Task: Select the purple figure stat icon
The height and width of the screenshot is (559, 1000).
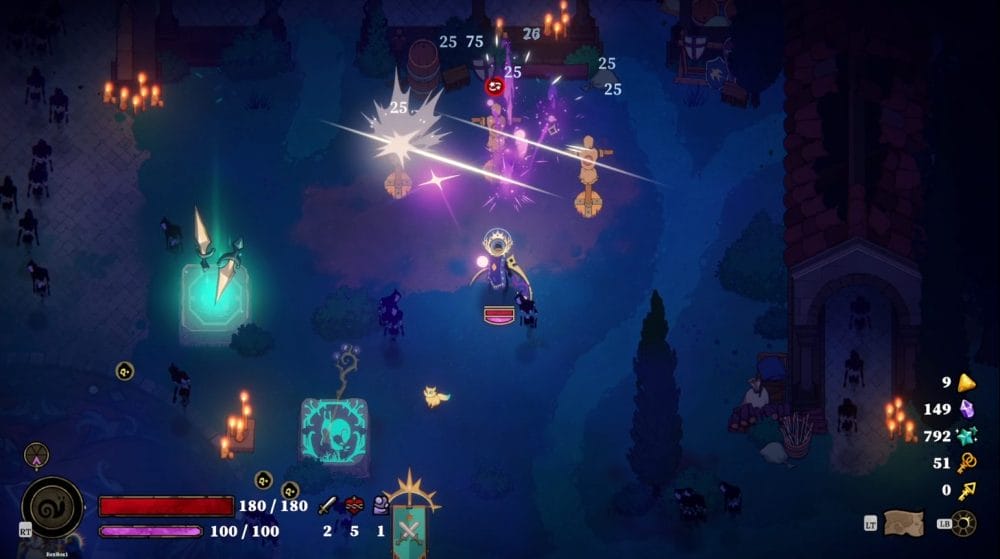Action: tap(380, 506)
